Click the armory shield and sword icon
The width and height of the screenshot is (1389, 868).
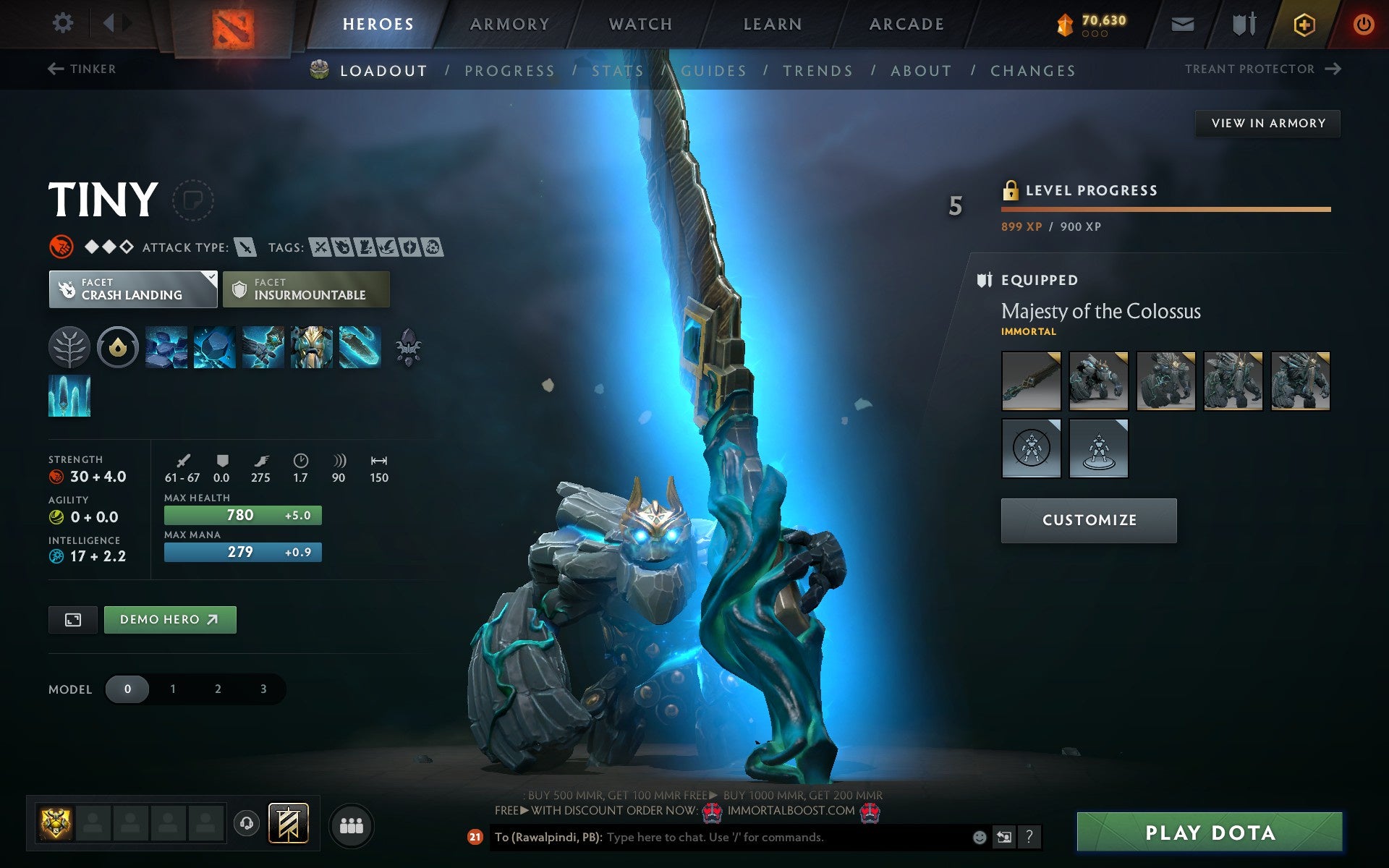point(1242,23)
